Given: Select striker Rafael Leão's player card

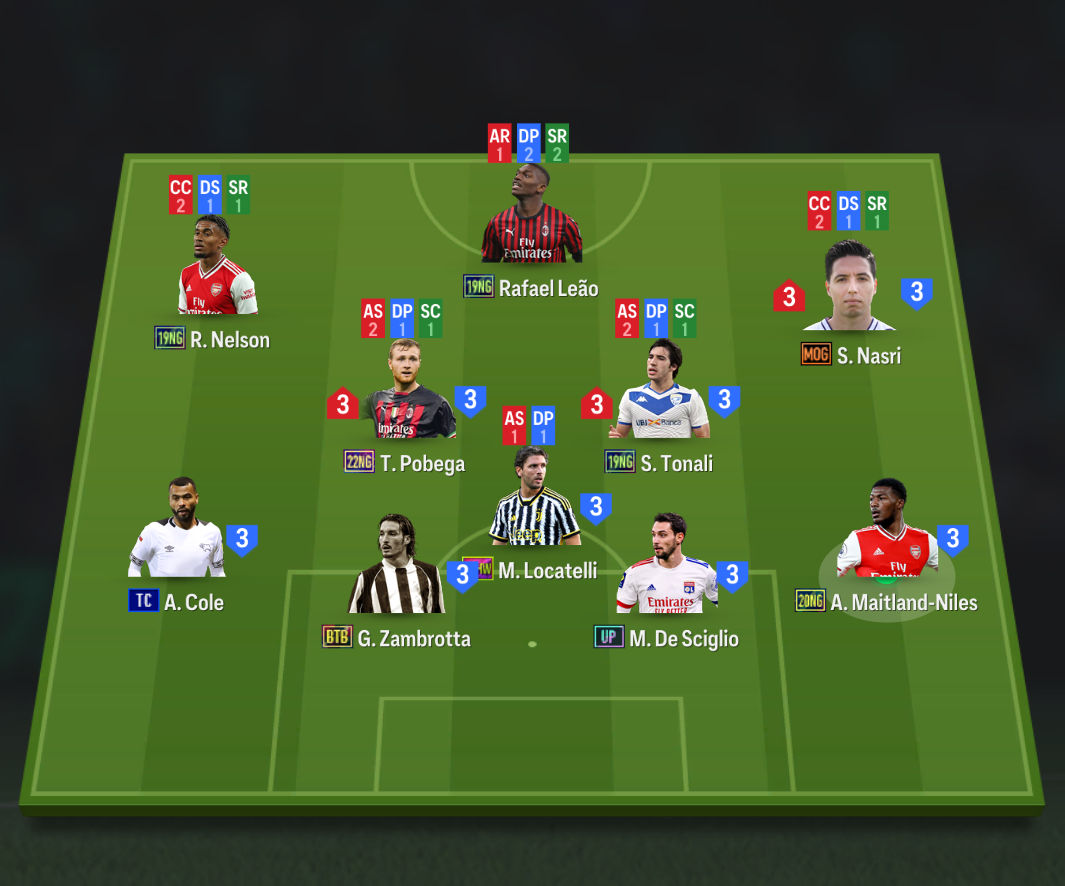Looking at the screenshot, I should [x=531, y=225].
